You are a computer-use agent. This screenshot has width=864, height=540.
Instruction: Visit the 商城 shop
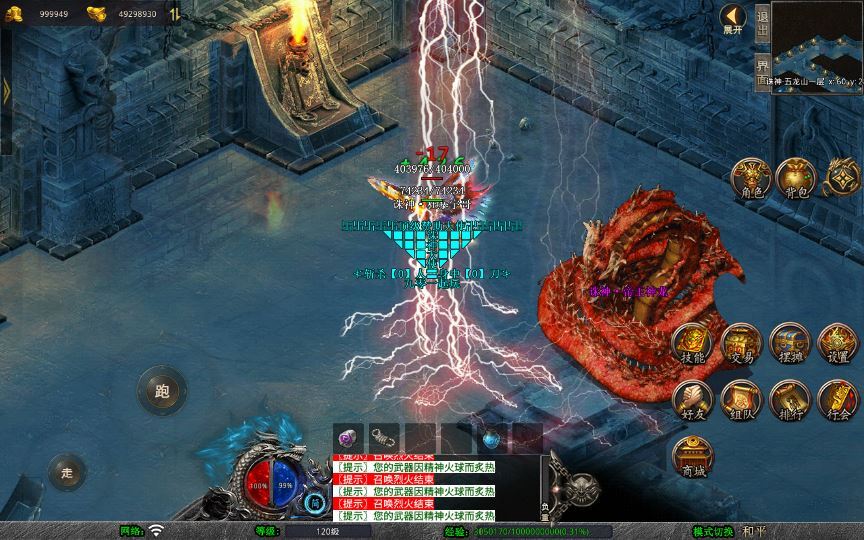point(692,456)
